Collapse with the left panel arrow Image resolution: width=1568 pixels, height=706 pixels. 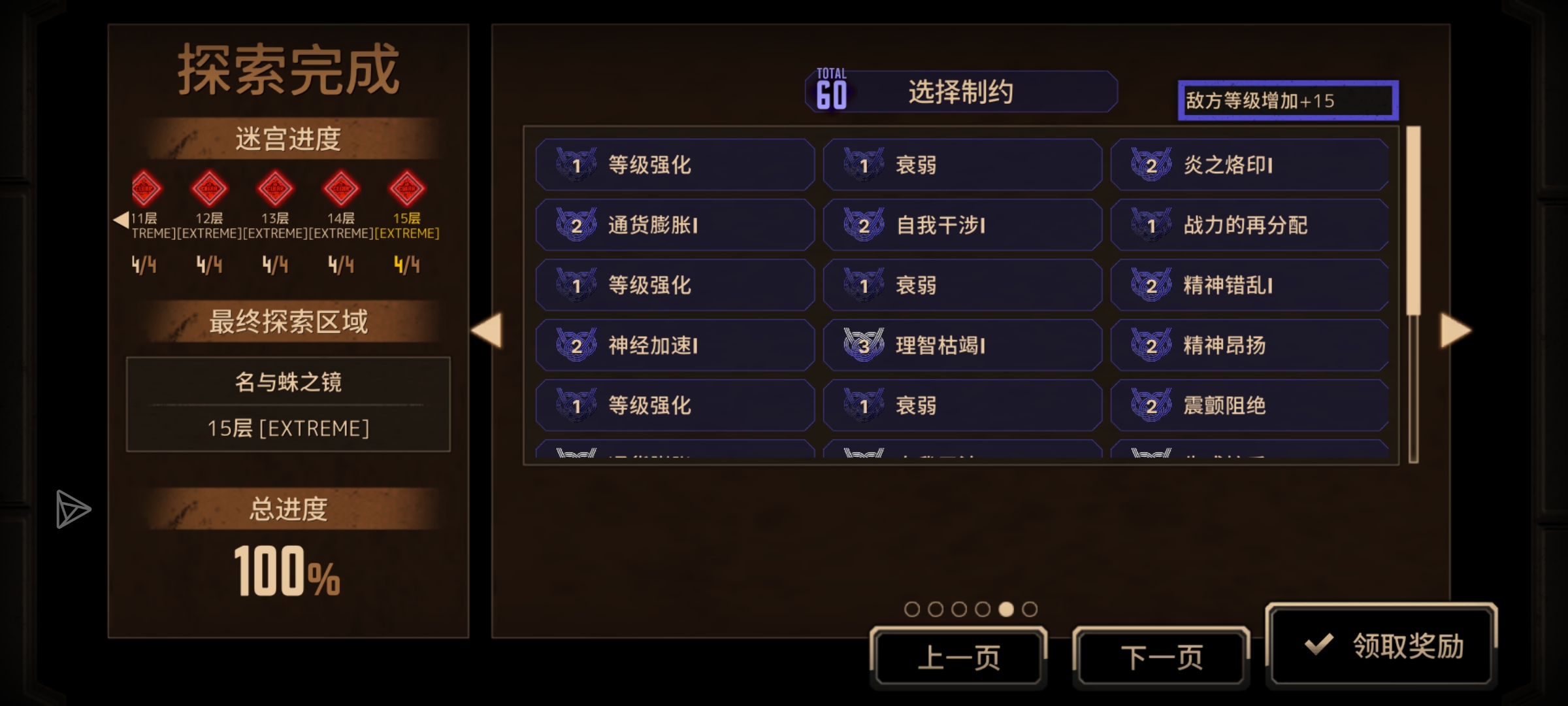tap(487, 330)
